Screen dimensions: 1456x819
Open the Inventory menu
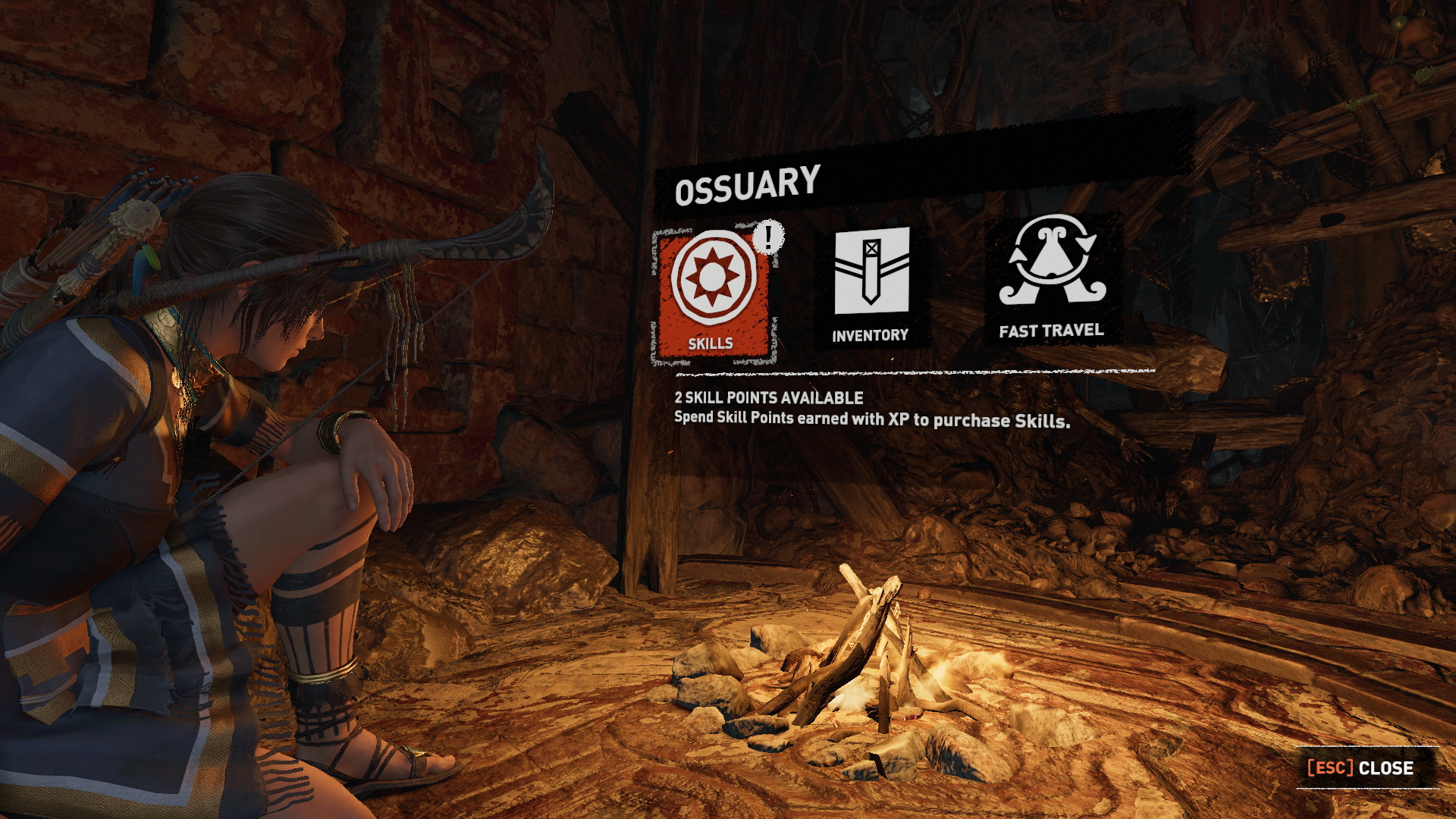[x=871, y=284]
